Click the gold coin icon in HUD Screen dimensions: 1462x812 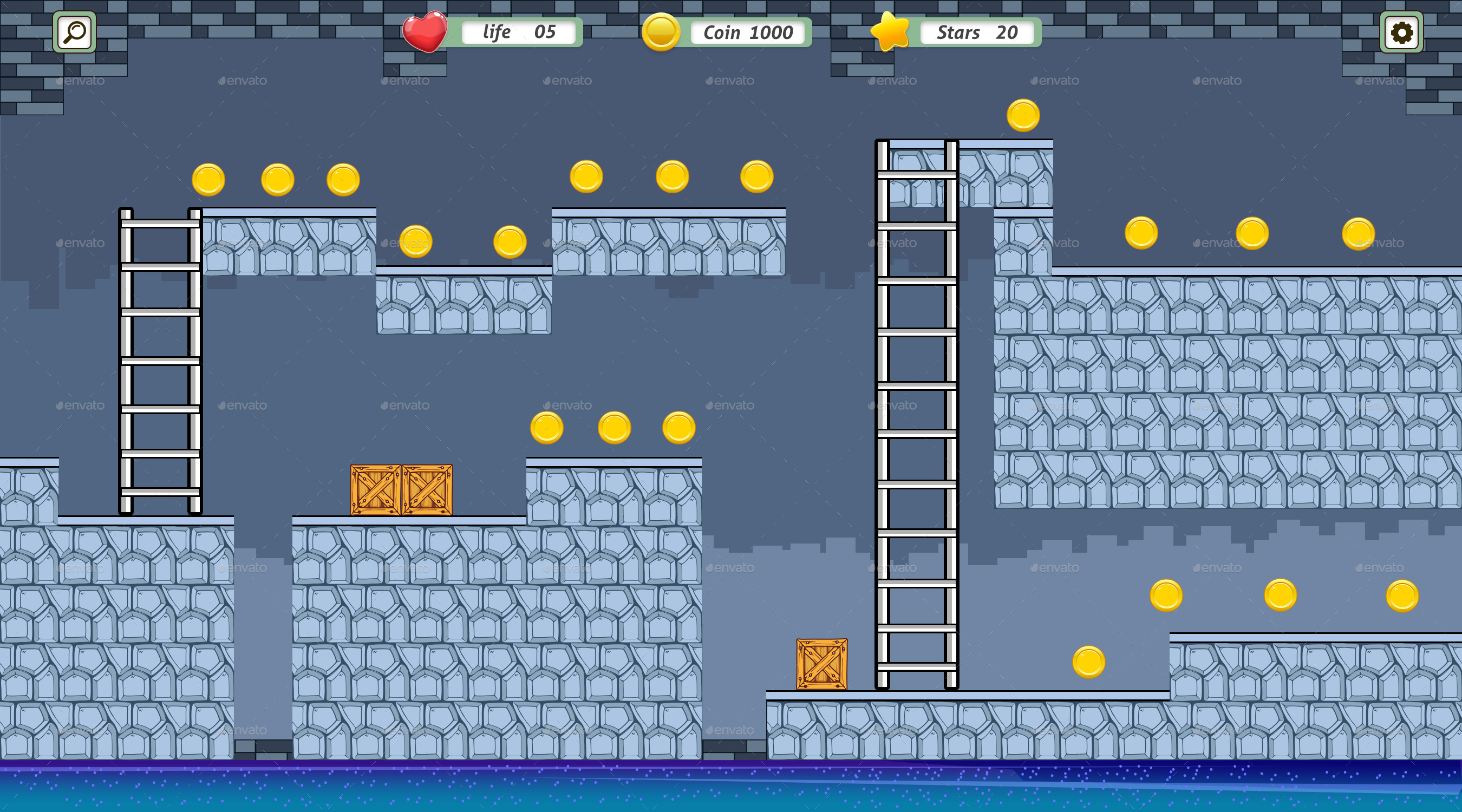click(660, 32)
